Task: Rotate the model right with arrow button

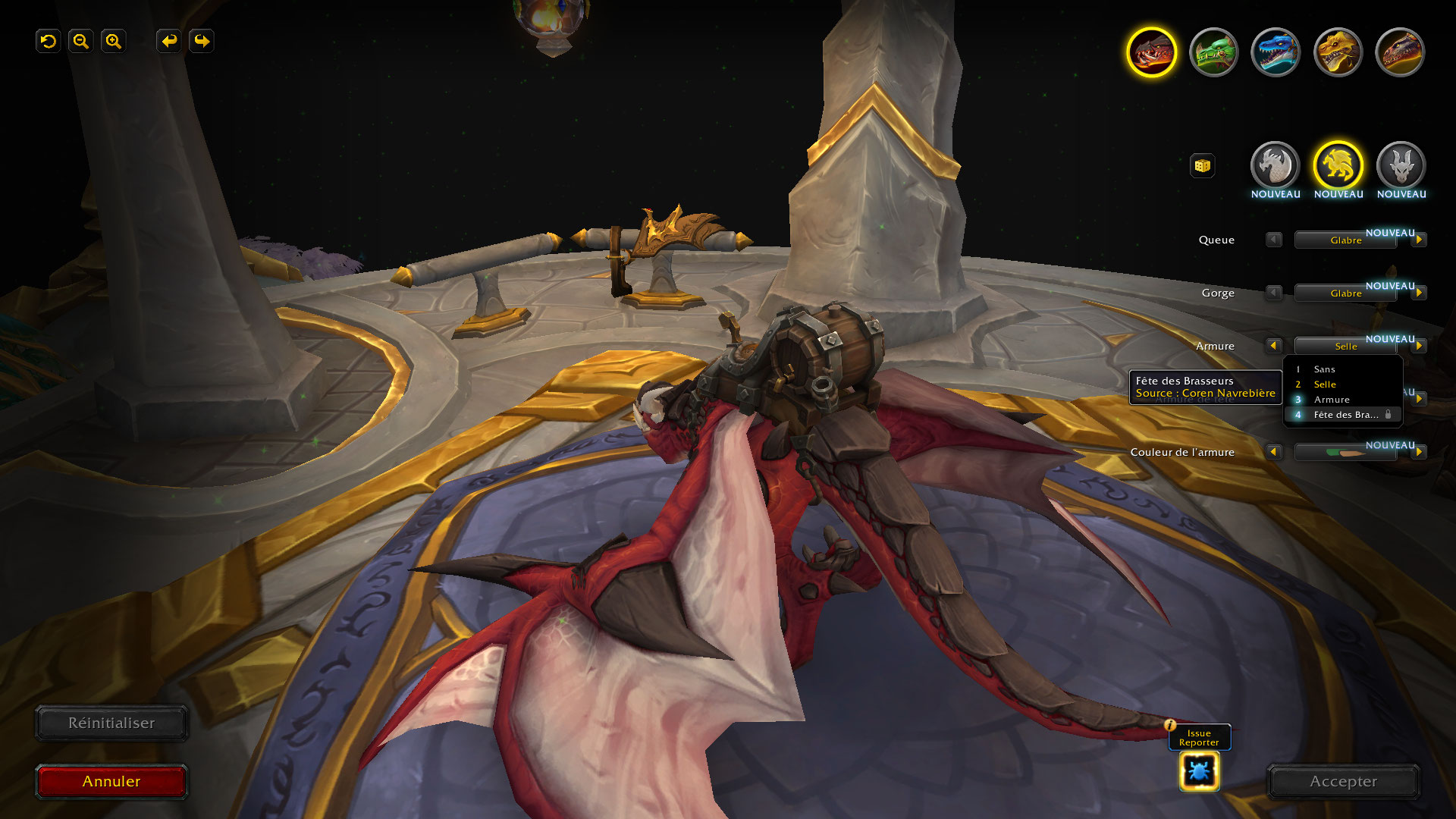Action: coord(202,41)
